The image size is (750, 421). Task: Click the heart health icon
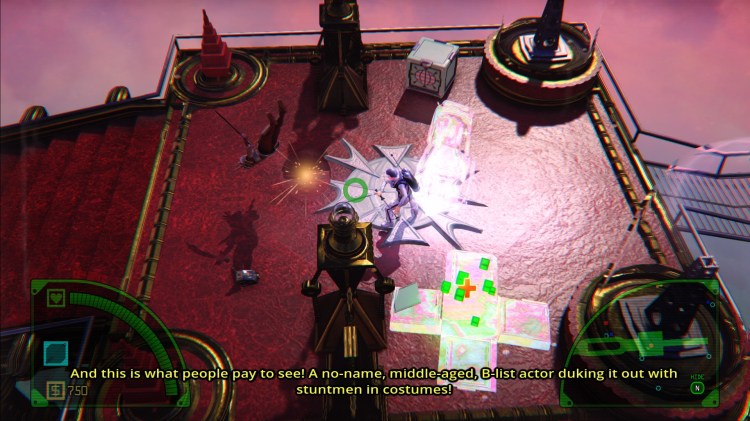click(57, 297)
